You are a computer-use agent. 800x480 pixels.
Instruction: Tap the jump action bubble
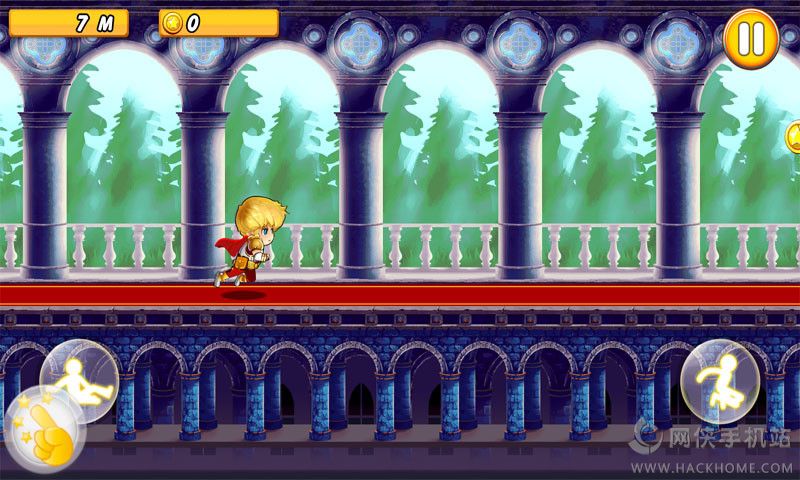pyautogui.click(x=718, y=380)
